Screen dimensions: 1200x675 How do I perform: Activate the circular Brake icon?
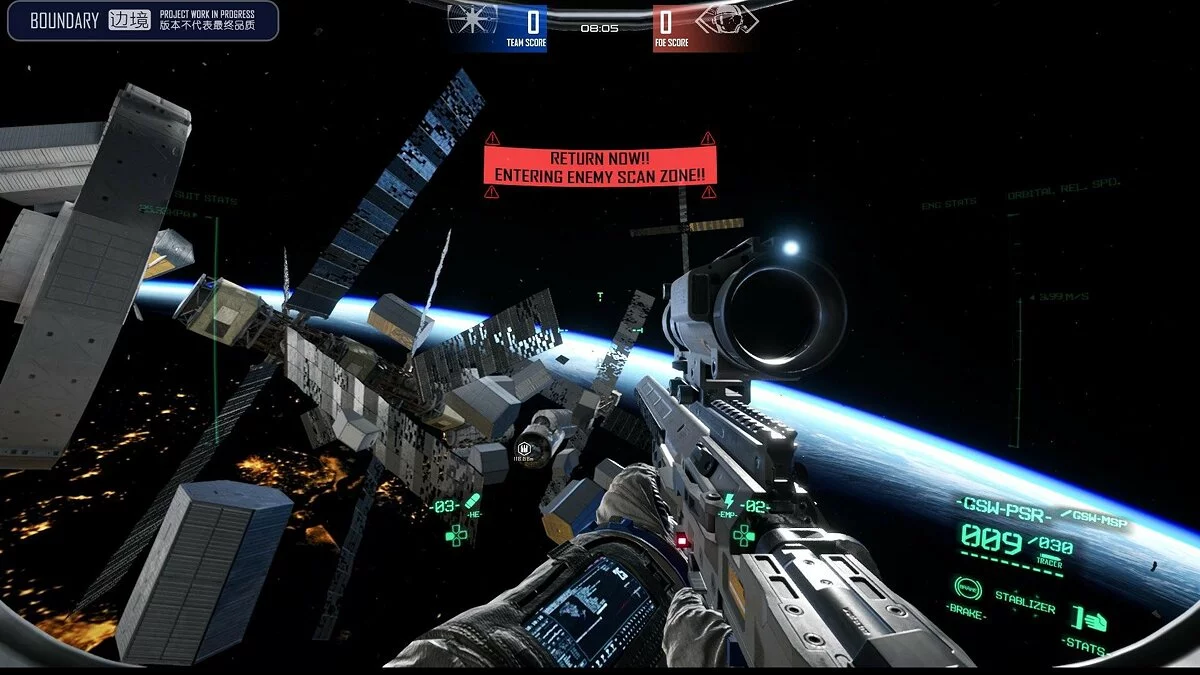[x=968, y=588]
